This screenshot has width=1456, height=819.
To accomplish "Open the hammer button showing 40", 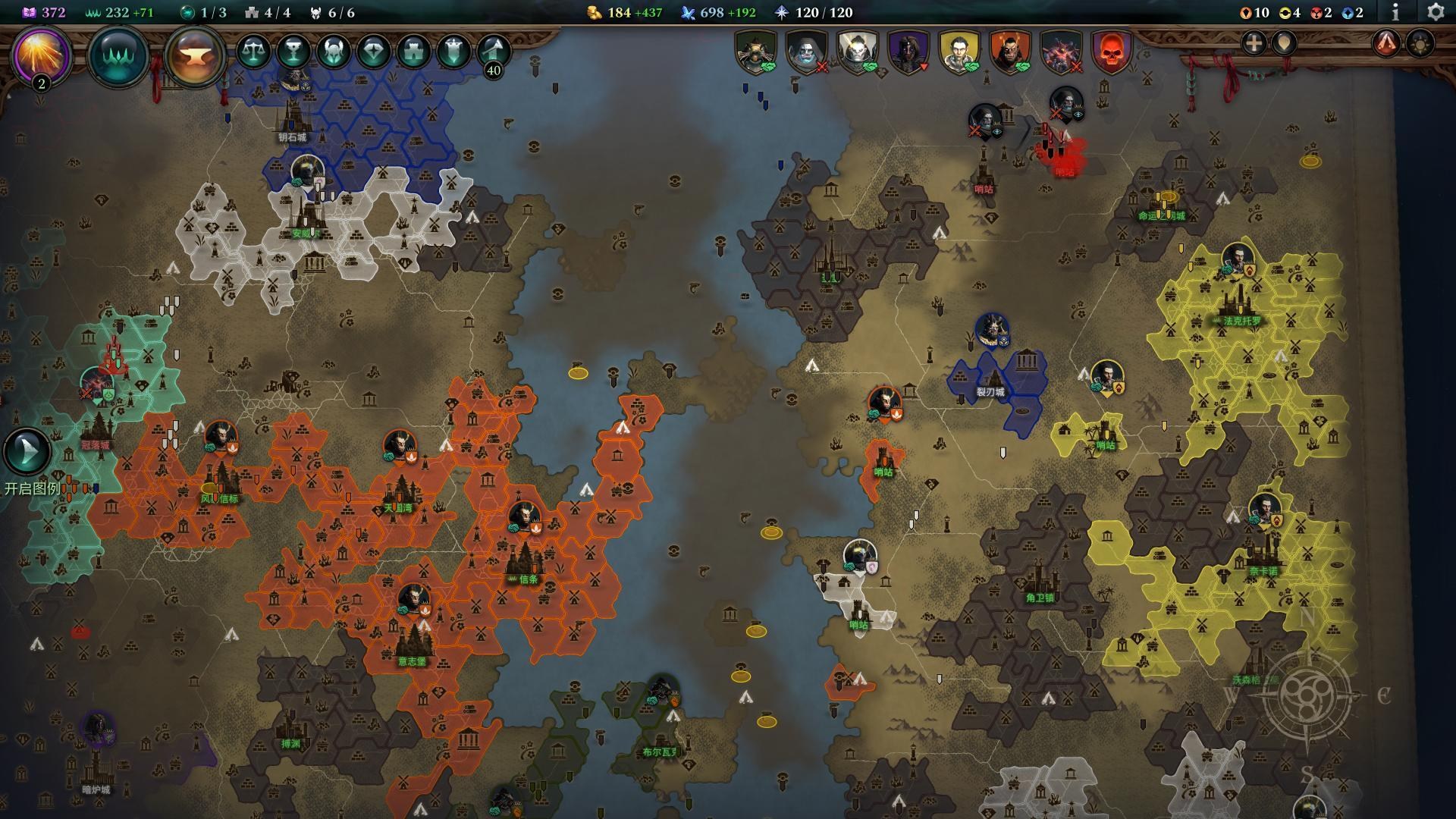I will click(493, 53).
